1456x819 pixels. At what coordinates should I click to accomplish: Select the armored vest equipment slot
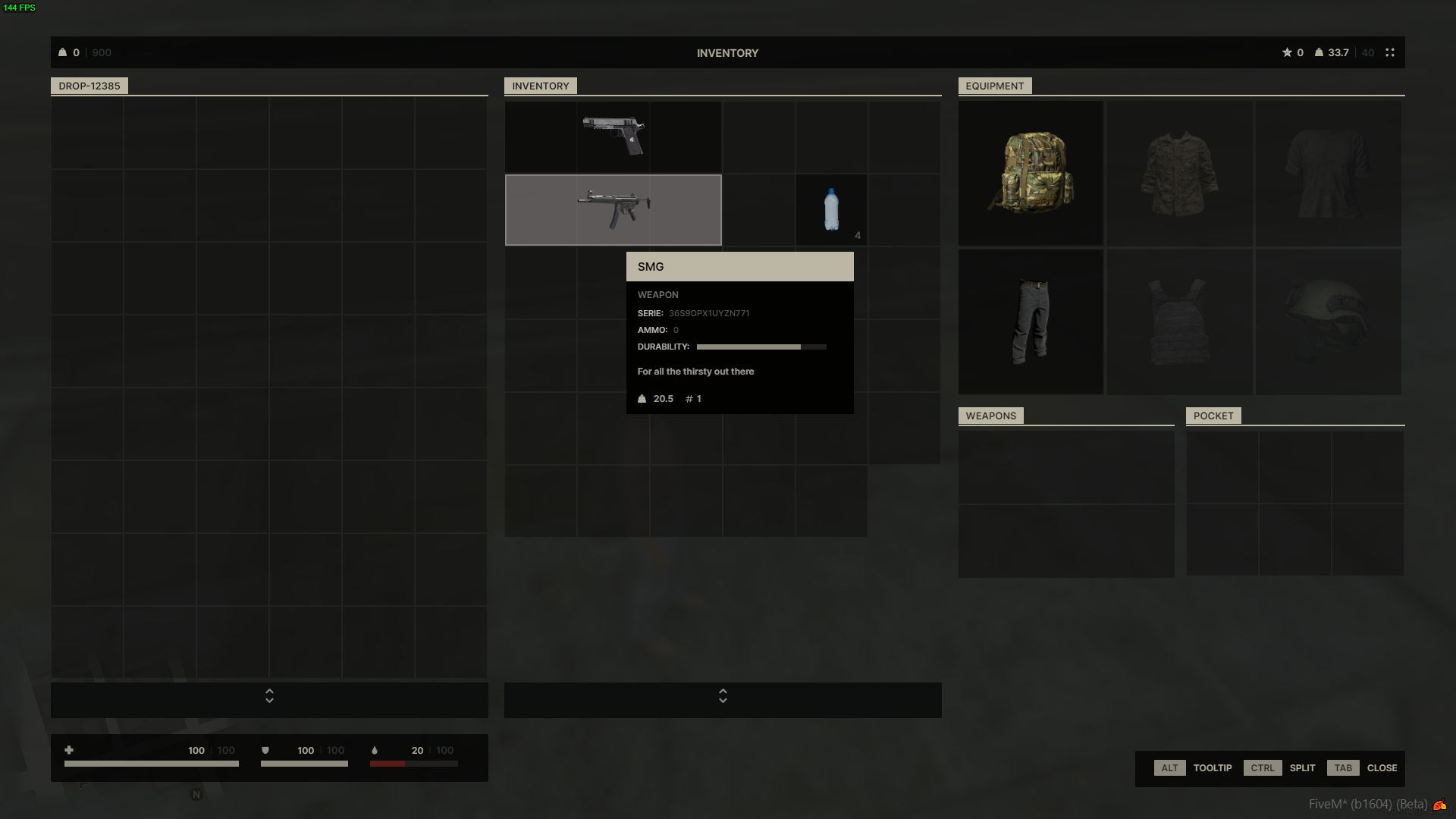coord(1179,322)
